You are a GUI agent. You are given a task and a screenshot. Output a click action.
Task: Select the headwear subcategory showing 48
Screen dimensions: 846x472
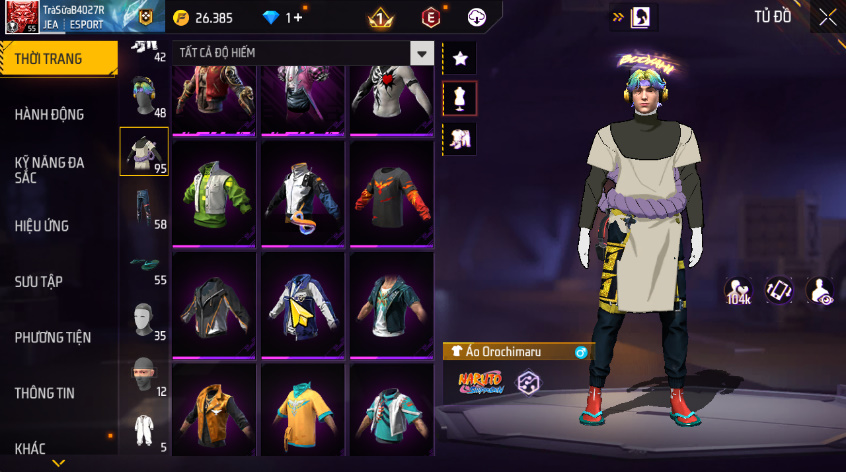pos(144,97)
